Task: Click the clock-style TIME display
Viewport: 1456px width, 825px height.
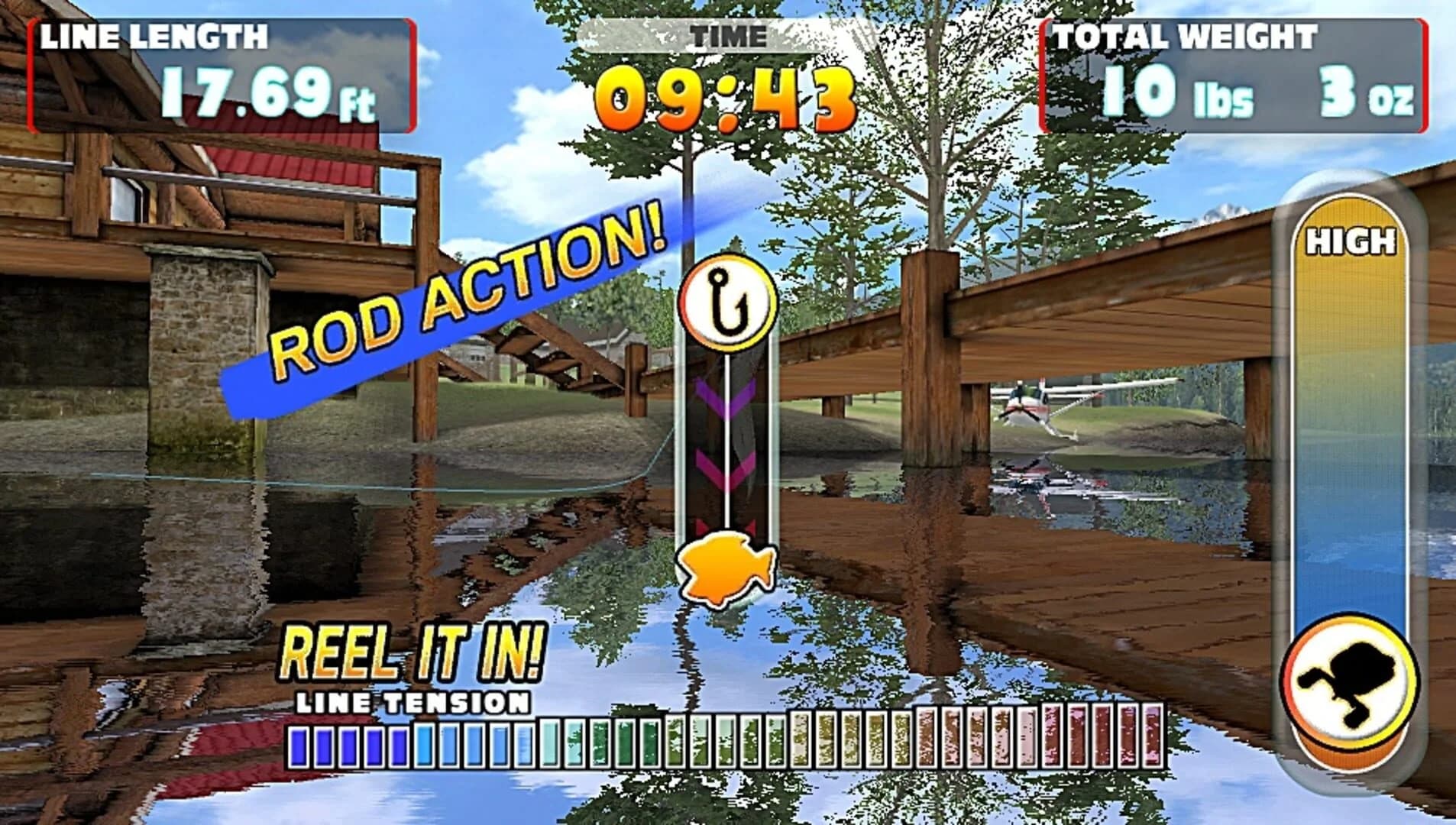Action: click(x=724, y=95)
